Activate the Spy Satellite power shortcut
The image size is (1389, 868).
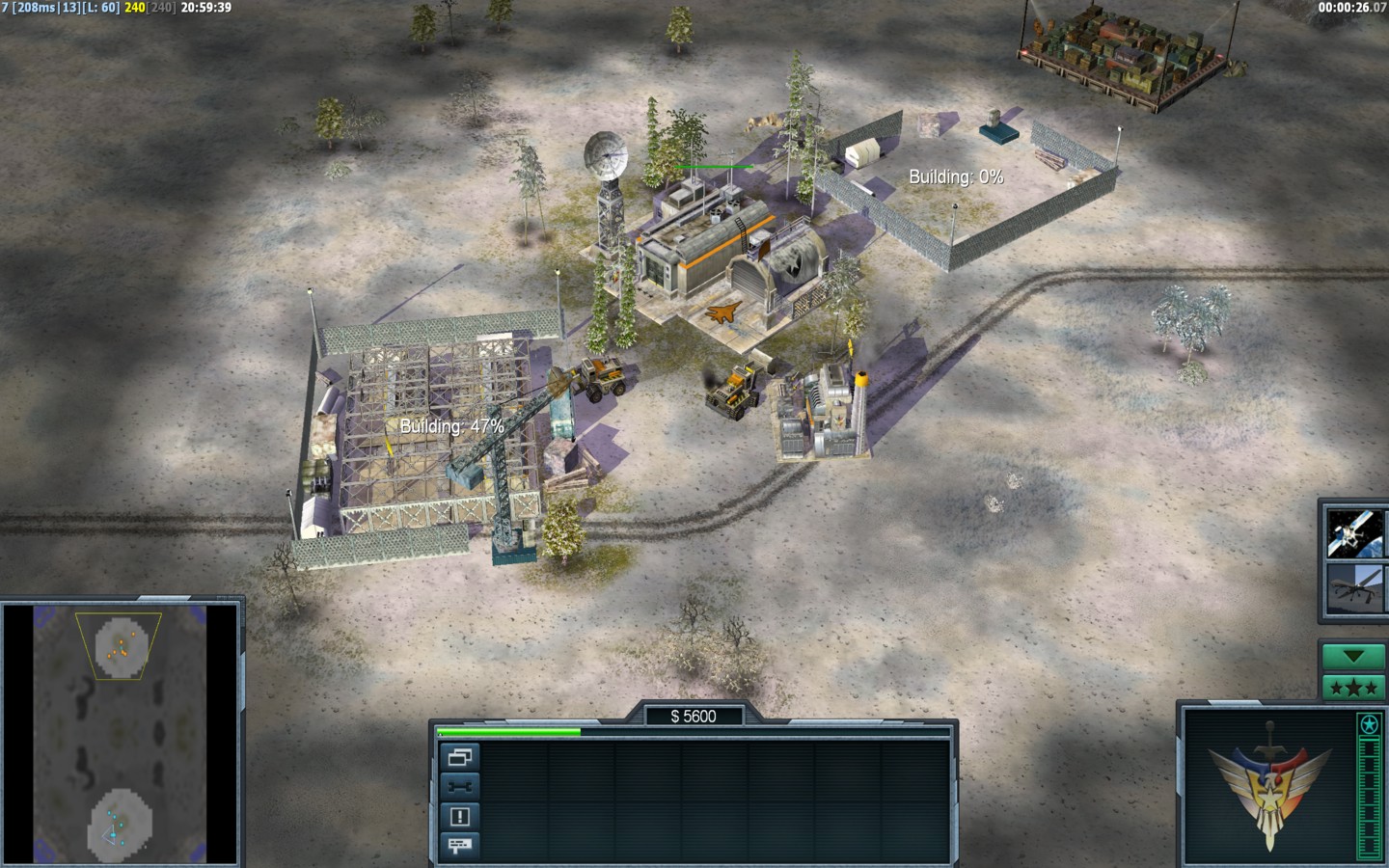(1353, 533)
